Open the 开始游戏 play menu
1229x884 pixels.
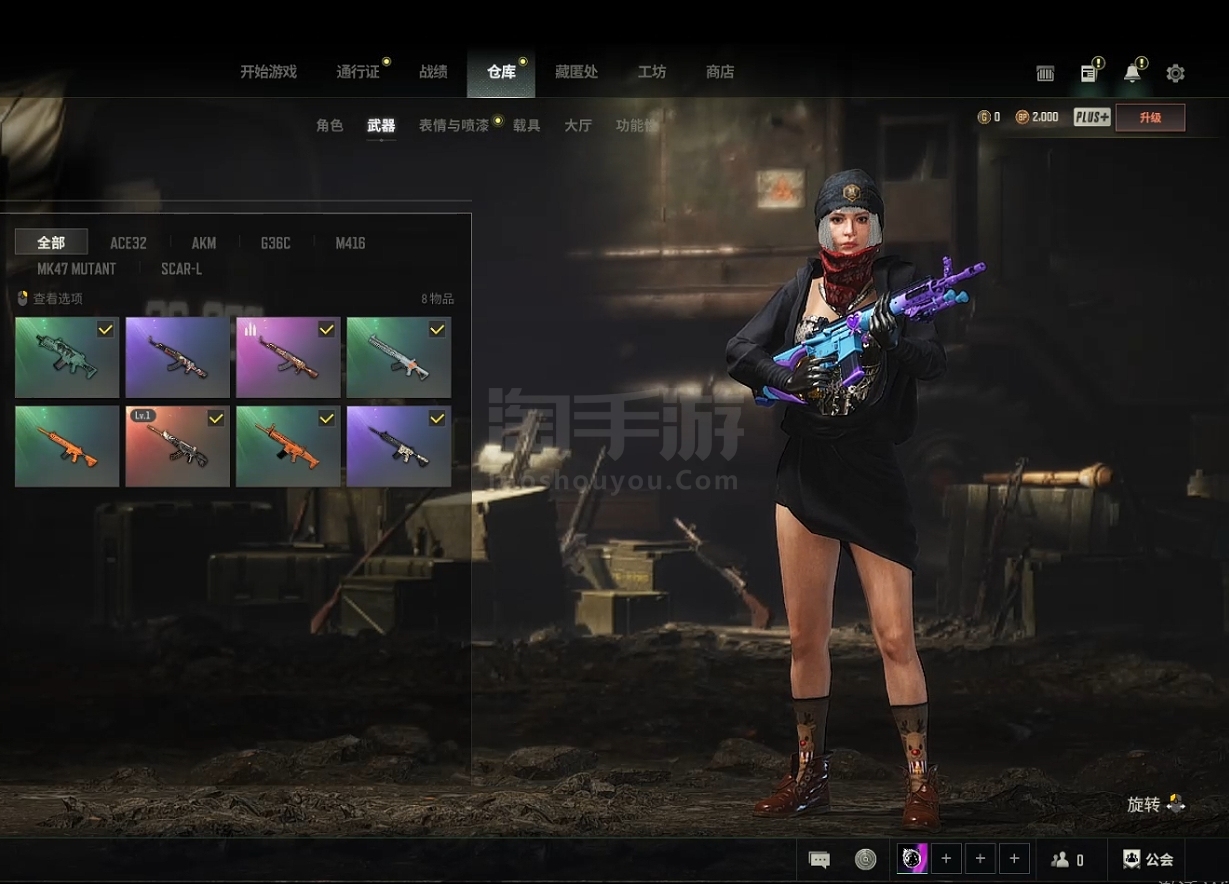(268, 72)
